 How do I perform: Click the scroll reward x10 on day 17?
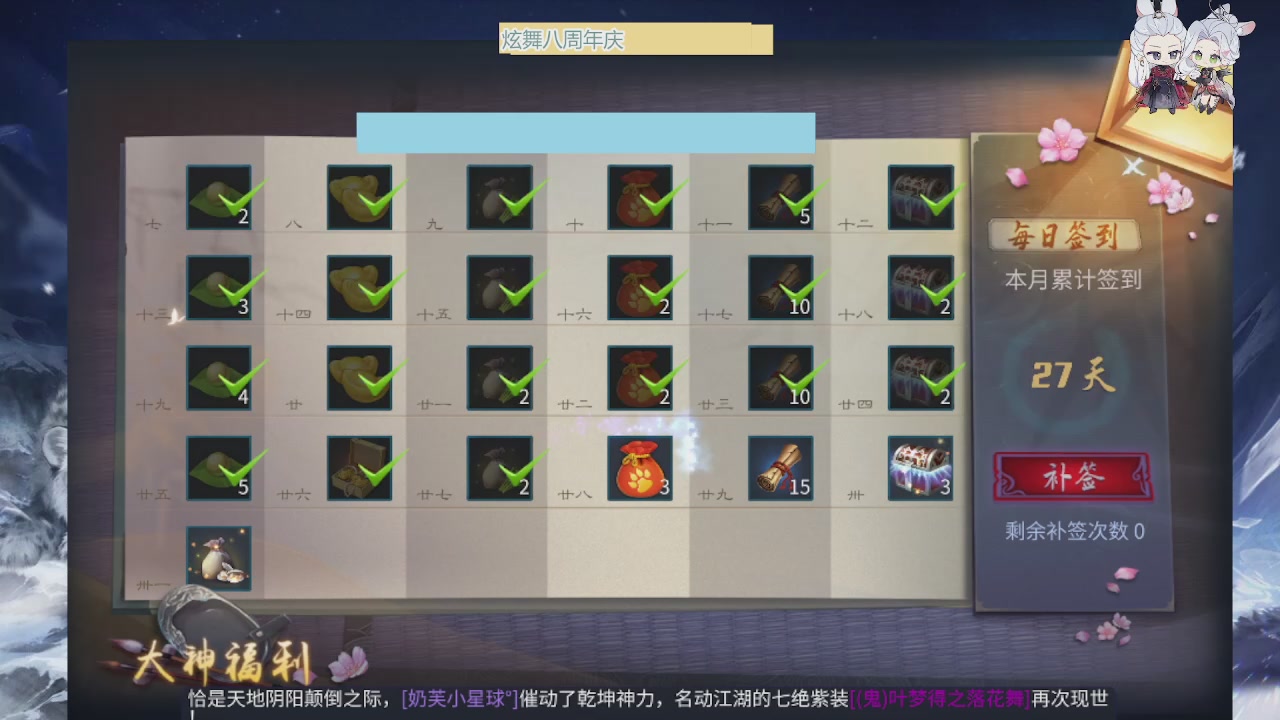(x=780, y=287)
